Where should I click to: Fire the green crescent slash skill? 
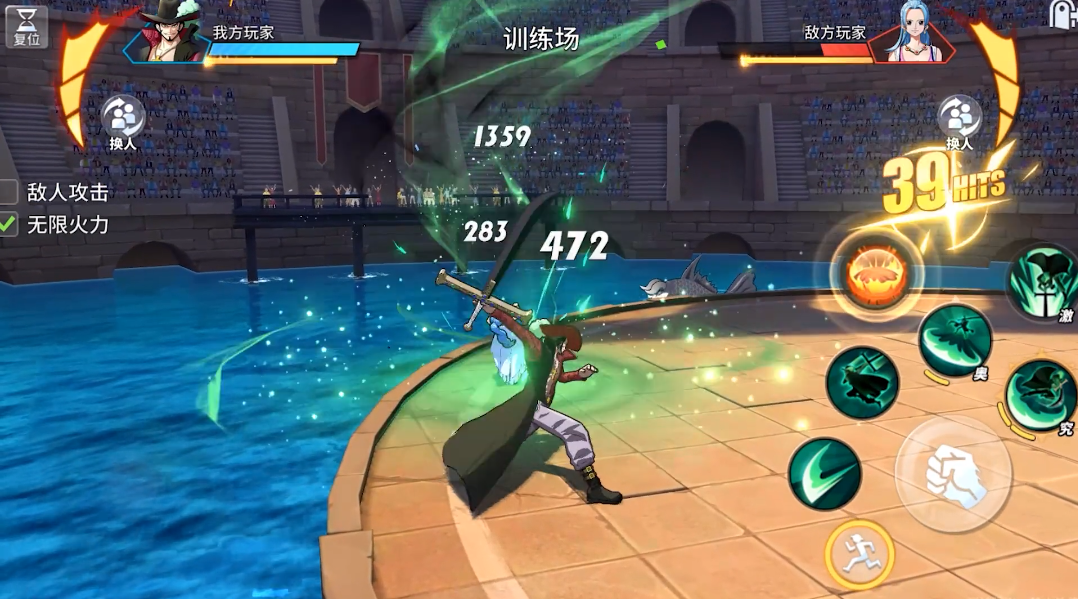tap(824, 474)
